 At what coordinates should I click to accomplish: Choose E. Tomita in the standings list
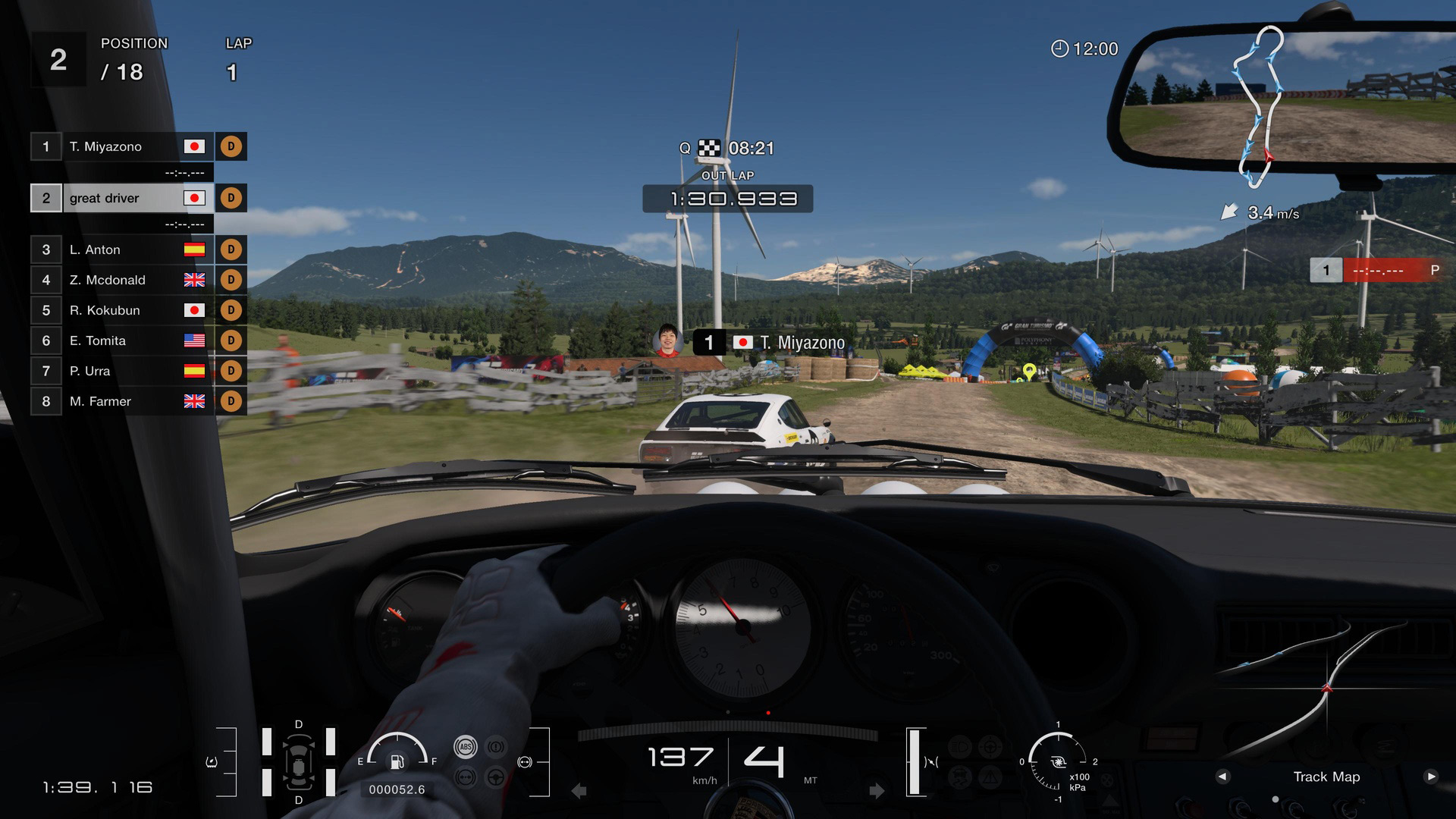(x=121, y=340)
